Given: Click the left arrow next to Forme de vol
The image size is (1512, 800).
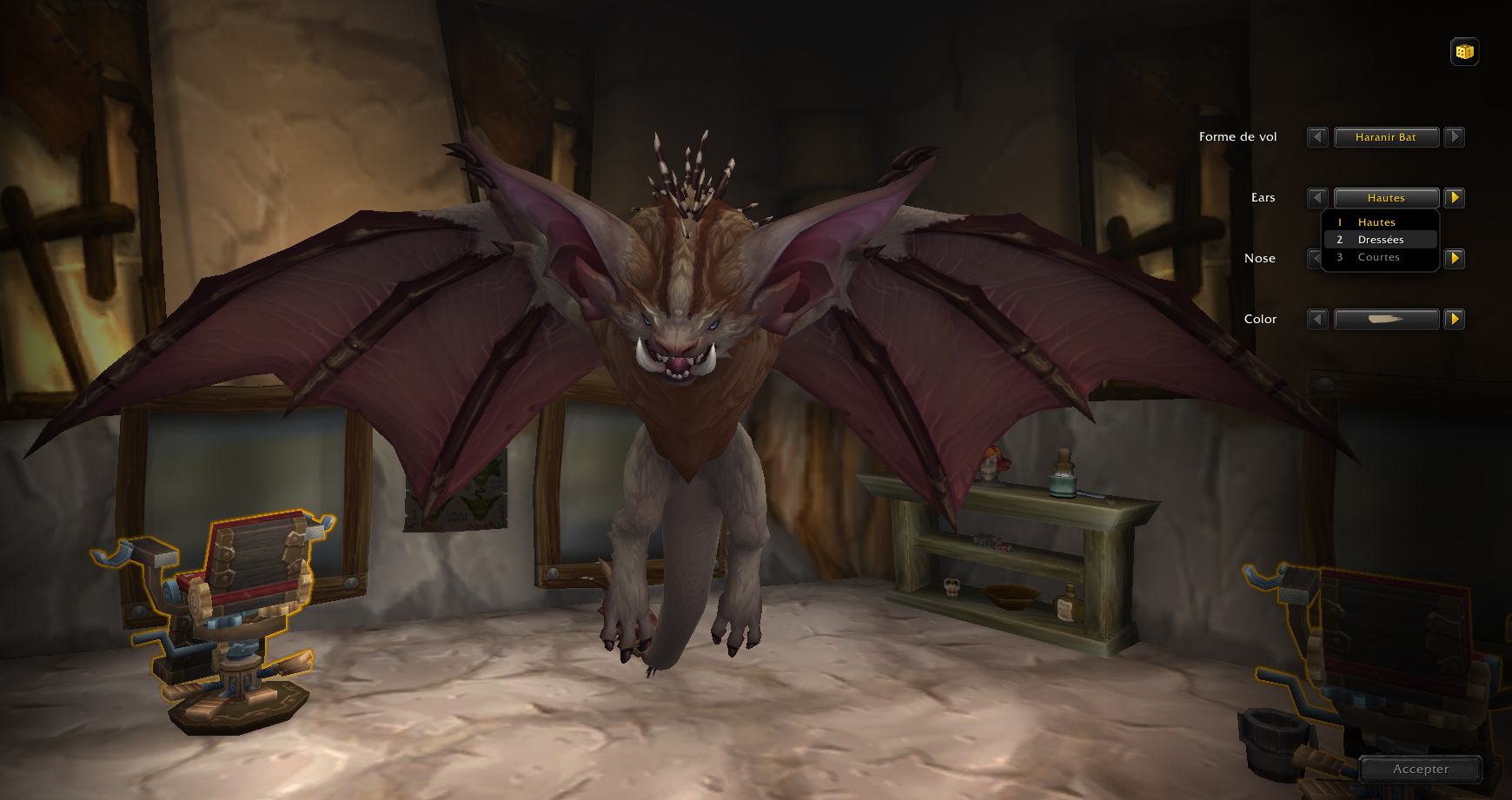Looking at the screenshot, I should tap(1317, 136).
